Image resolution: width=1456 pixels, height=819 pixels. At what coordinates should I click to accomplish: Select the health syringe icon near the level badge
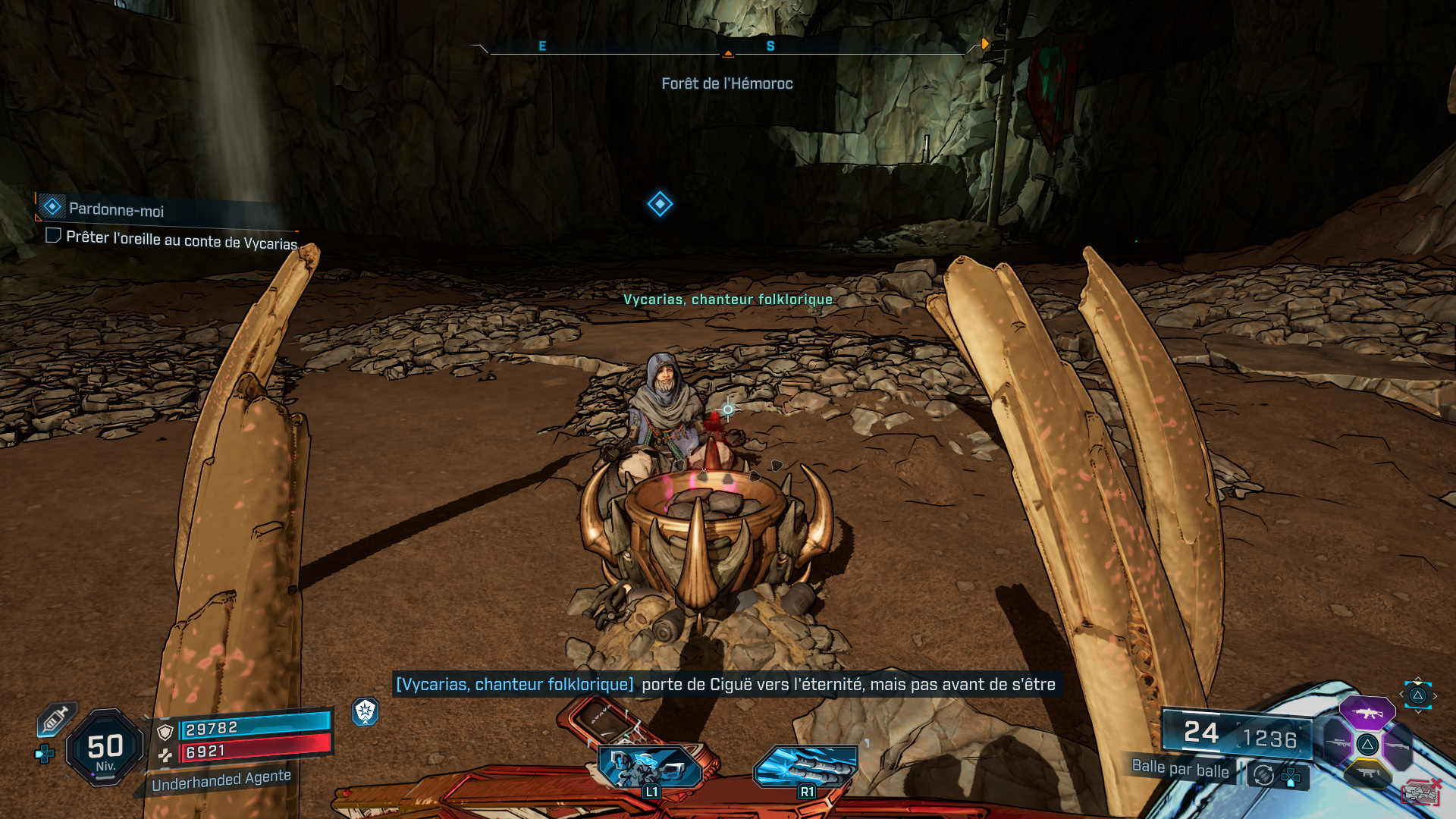coord(55,718)
